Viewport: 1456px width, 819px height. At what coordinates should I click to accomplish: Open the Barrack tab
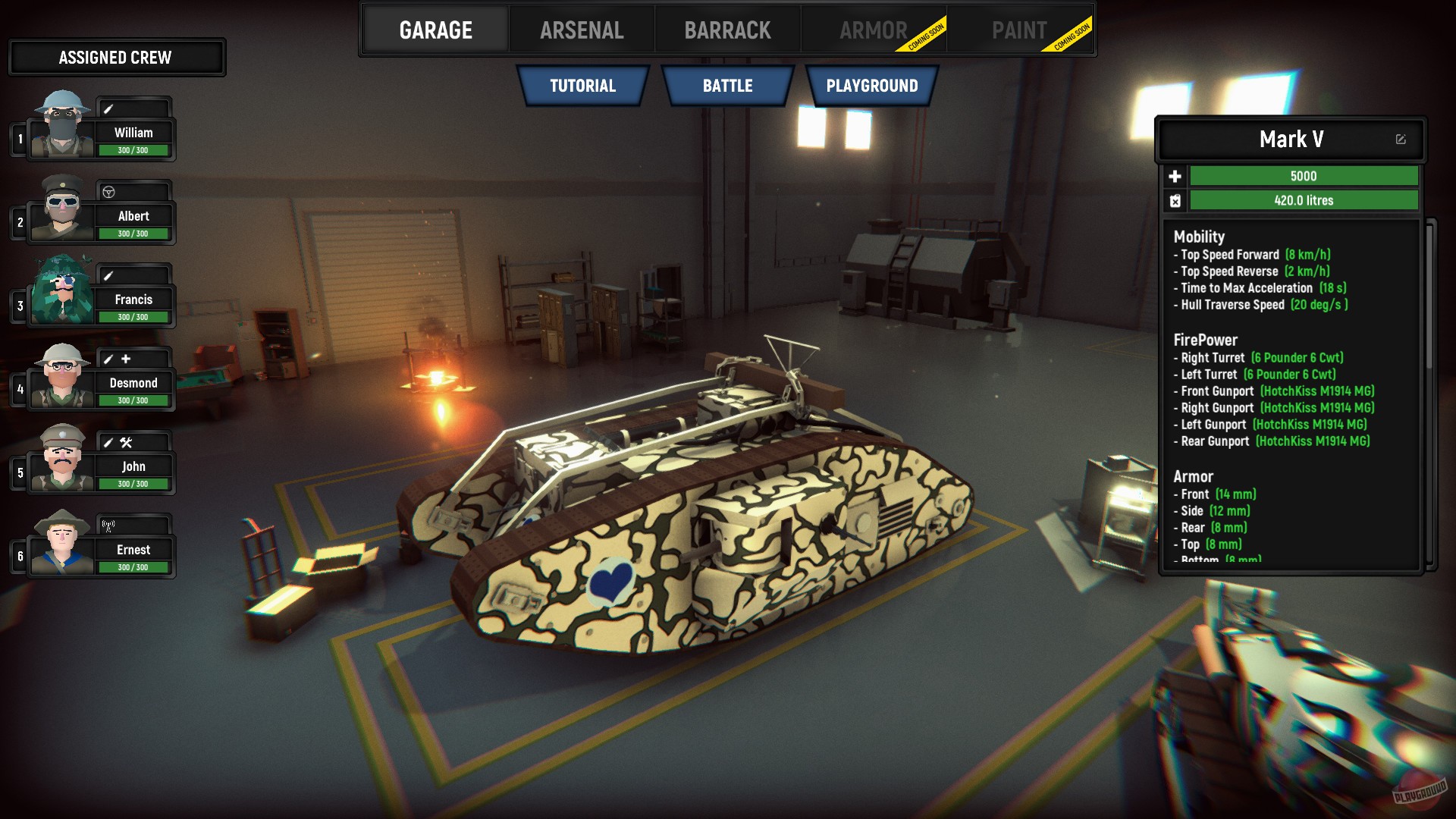[727, 29]
